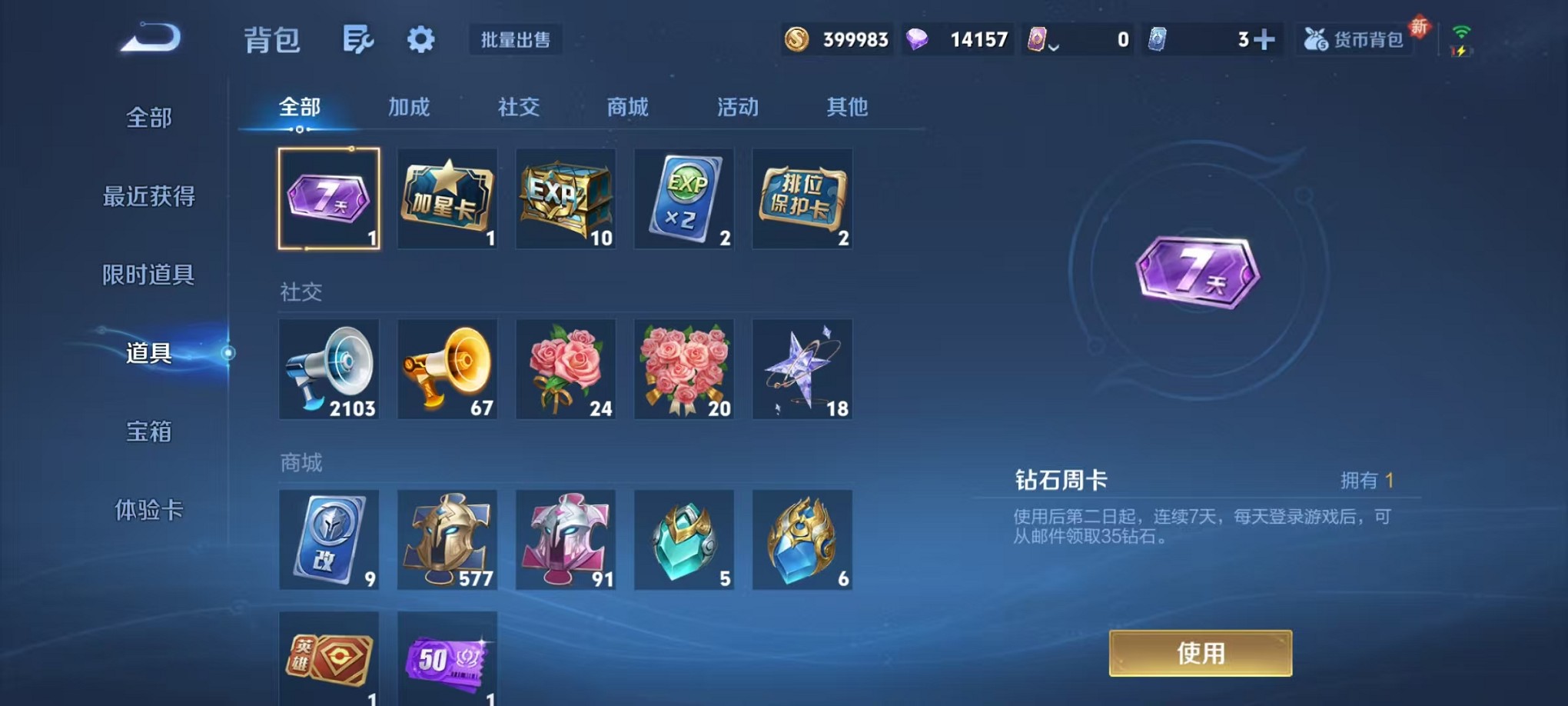Select the 加星卡 star boost card

[447, 198]
